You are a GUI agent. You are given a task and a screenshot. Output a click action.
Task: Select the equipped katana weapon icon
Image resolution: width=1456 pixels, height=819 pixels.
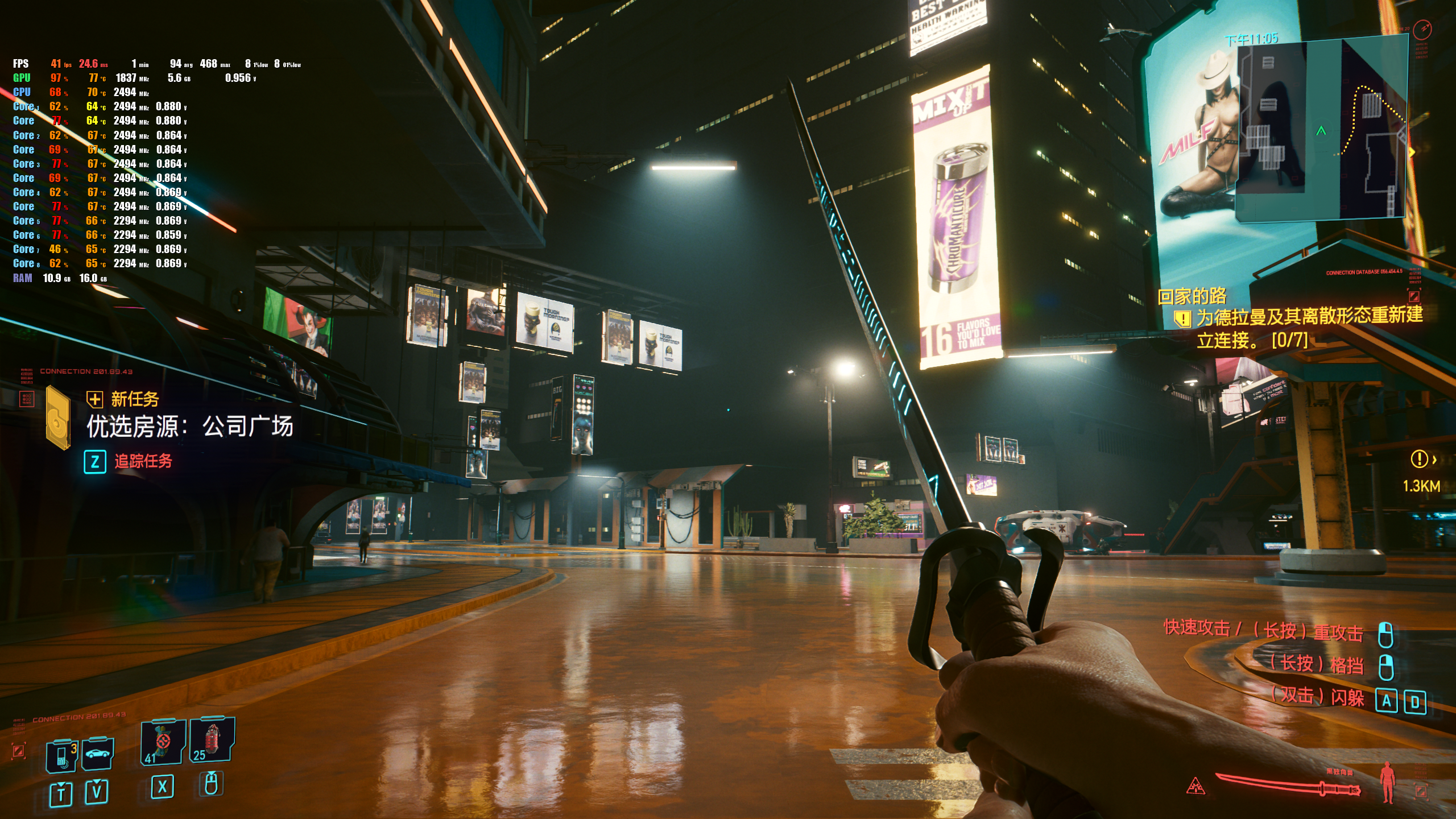(x=1288, y=785)
